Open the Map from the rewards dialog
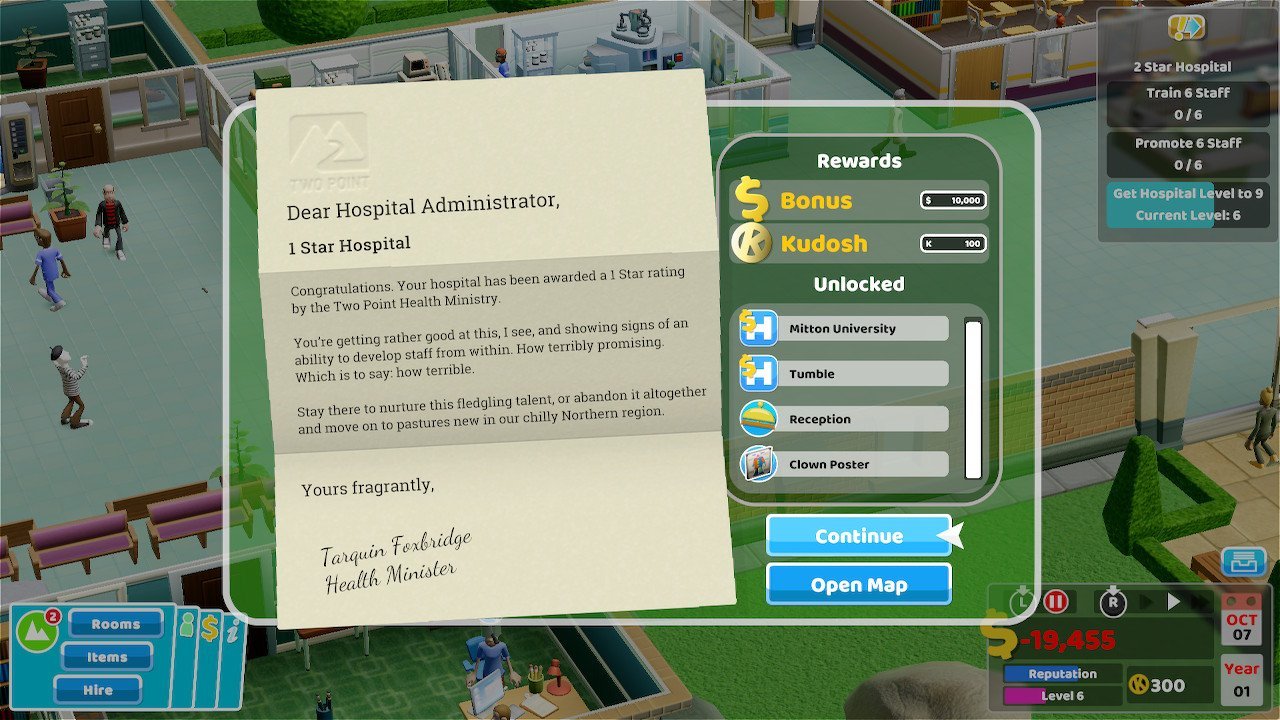Viewport: 1280px width, 720px height. (x=858, y=585)
